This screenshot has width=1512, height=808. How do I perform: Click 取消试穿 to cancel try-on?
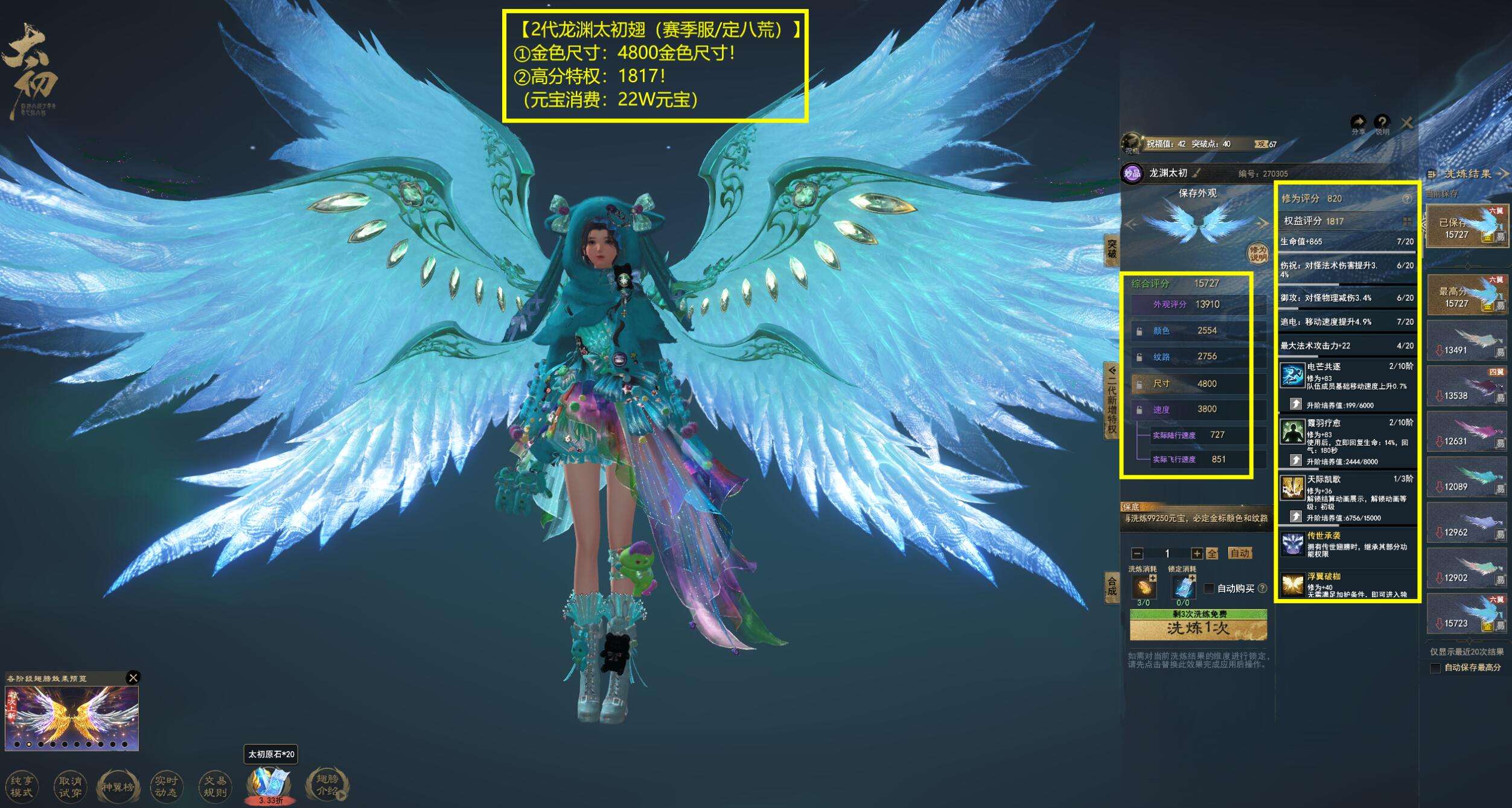(70, 786)
